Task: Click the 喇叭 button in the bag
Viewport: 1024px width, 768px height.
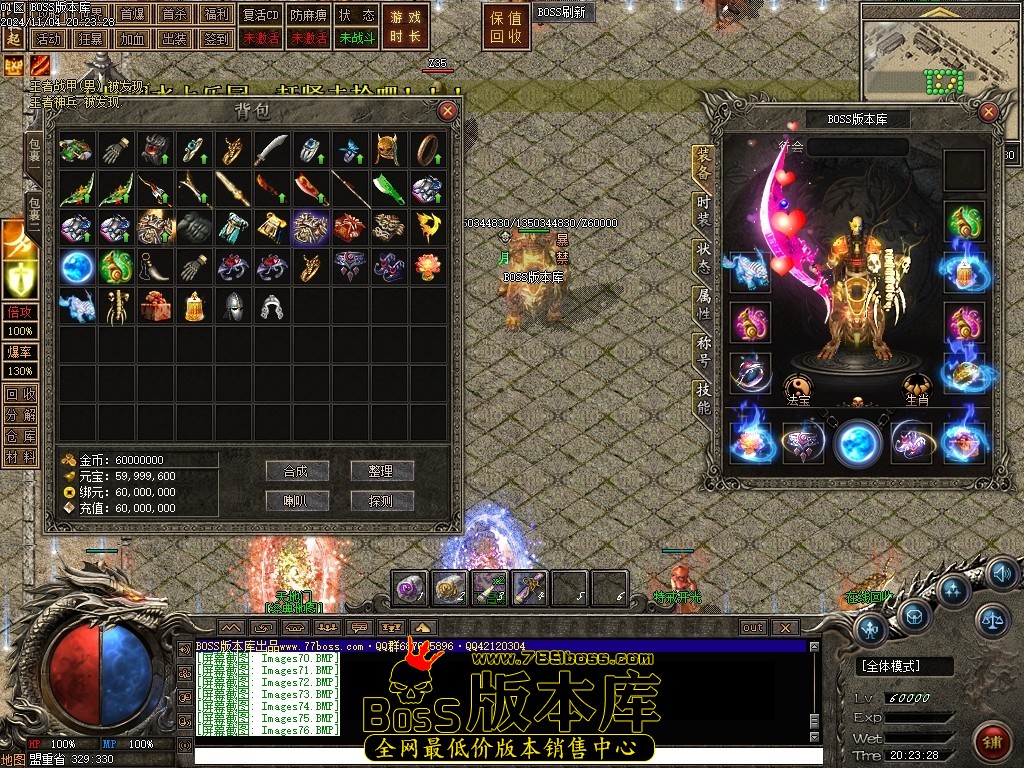Action: (x=297, y=500)
